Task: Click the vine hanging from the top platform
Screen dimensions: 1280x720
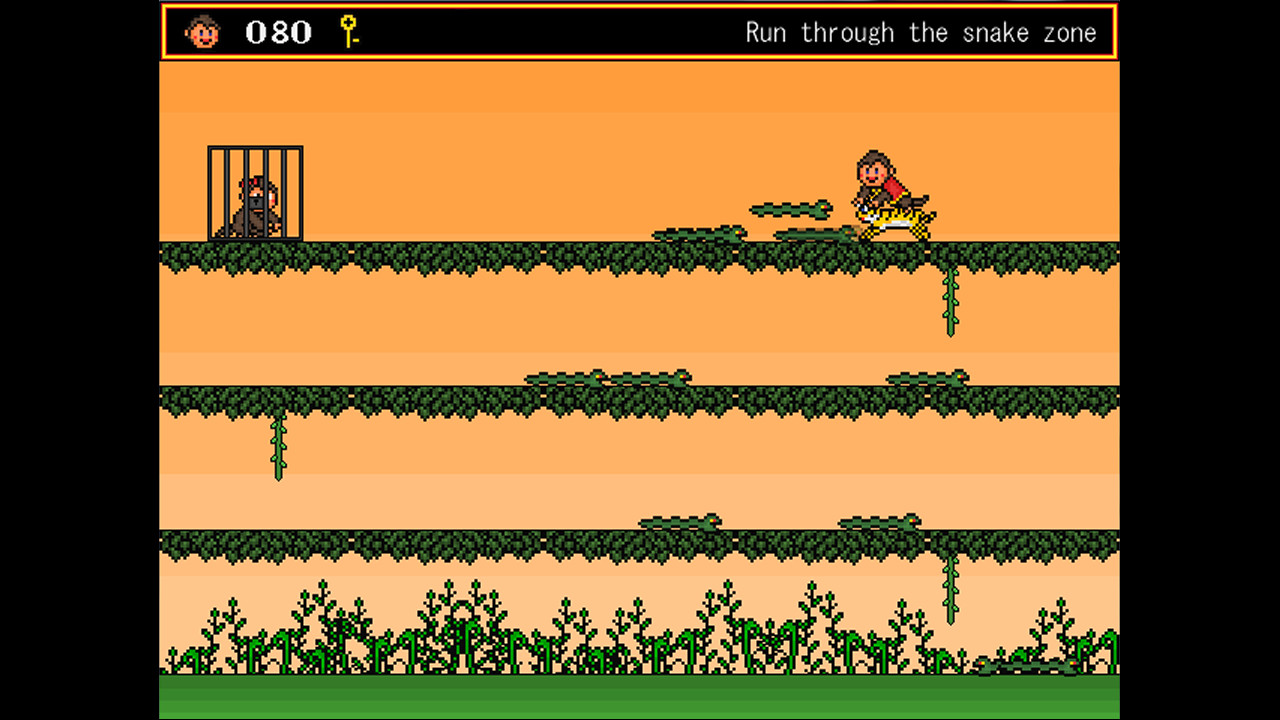Action: tap(948, 300)
